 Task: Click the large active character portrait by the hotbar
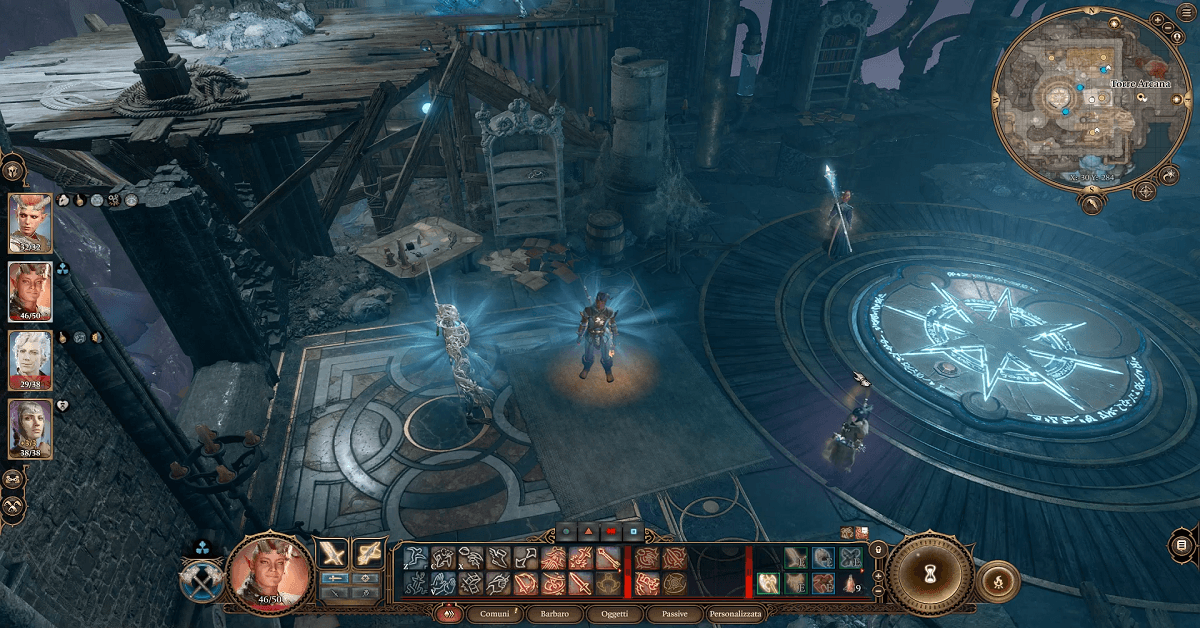pyautogui.click(x=268, y=573)
